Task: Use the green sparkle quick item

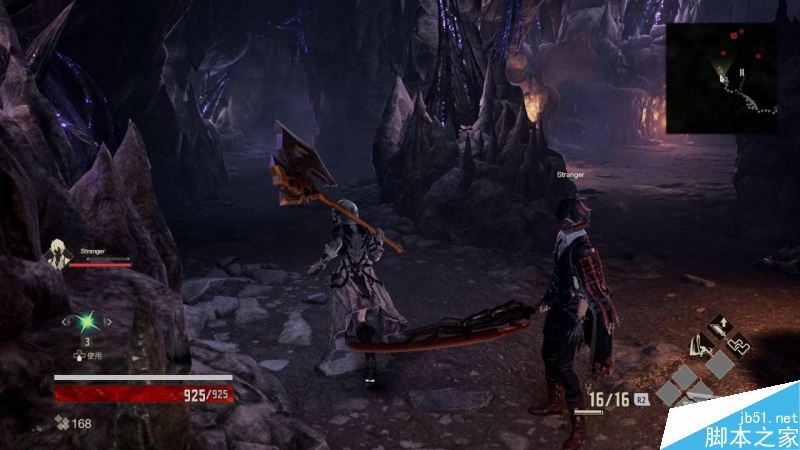Action: click(87, 321)
